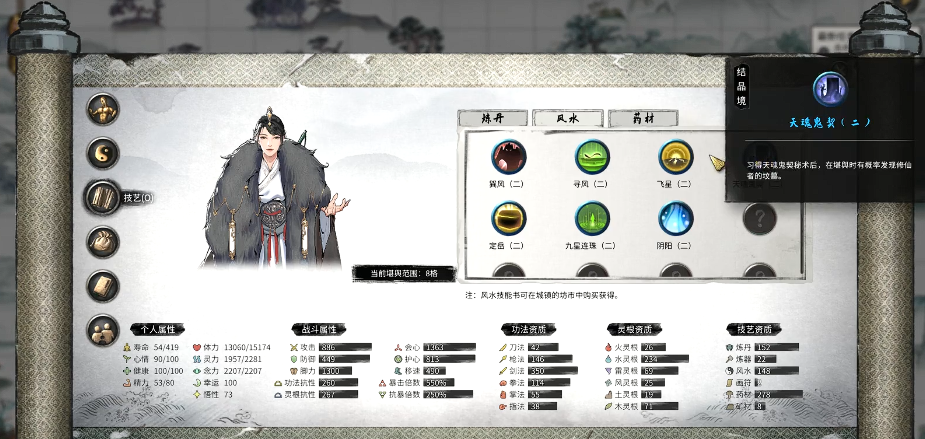Pick the 九星连珠 skill icon
Viewport: 925px width, 439px height.
592,218
